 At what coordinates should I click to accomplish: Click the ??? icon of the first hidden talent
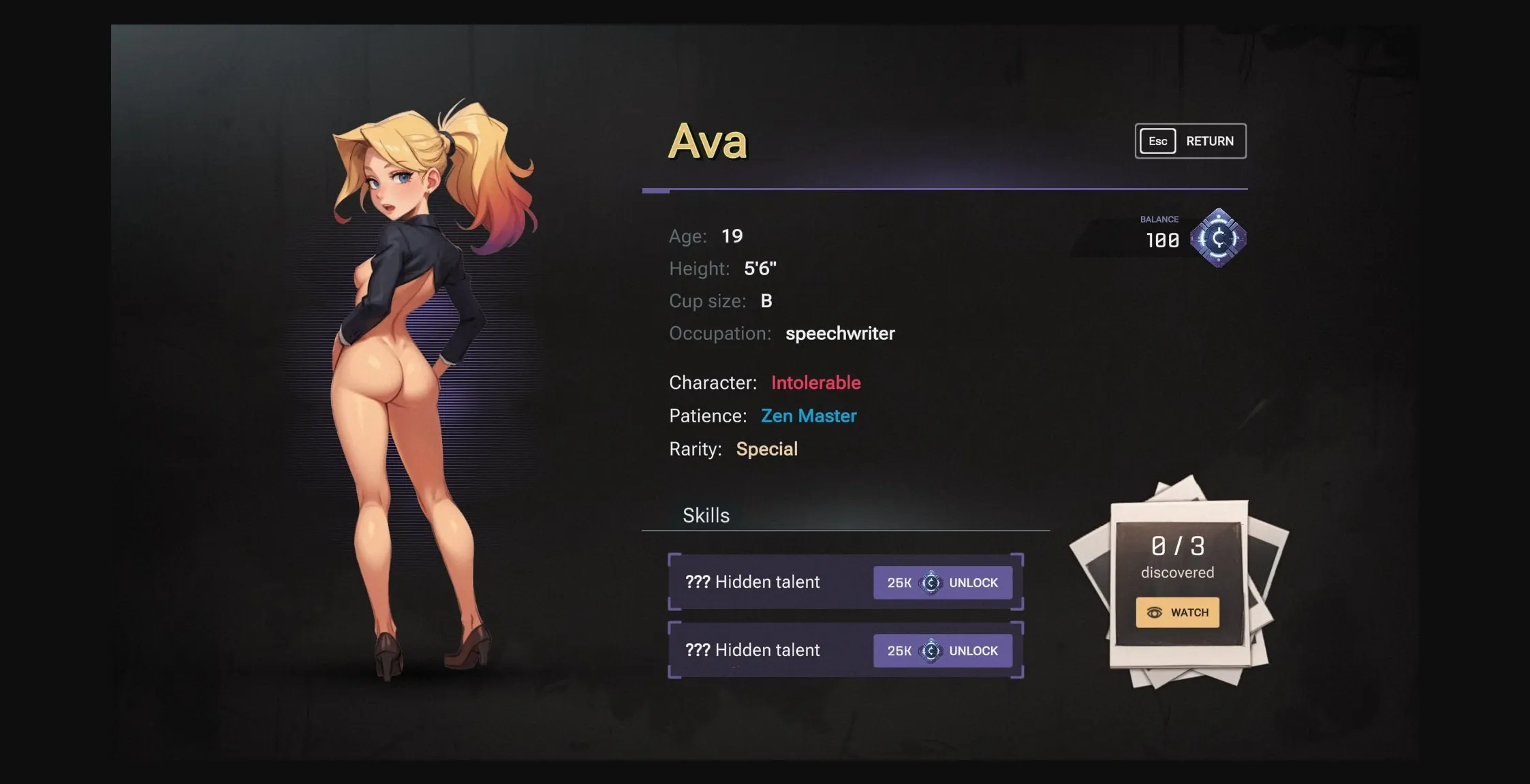click(696, 582)
